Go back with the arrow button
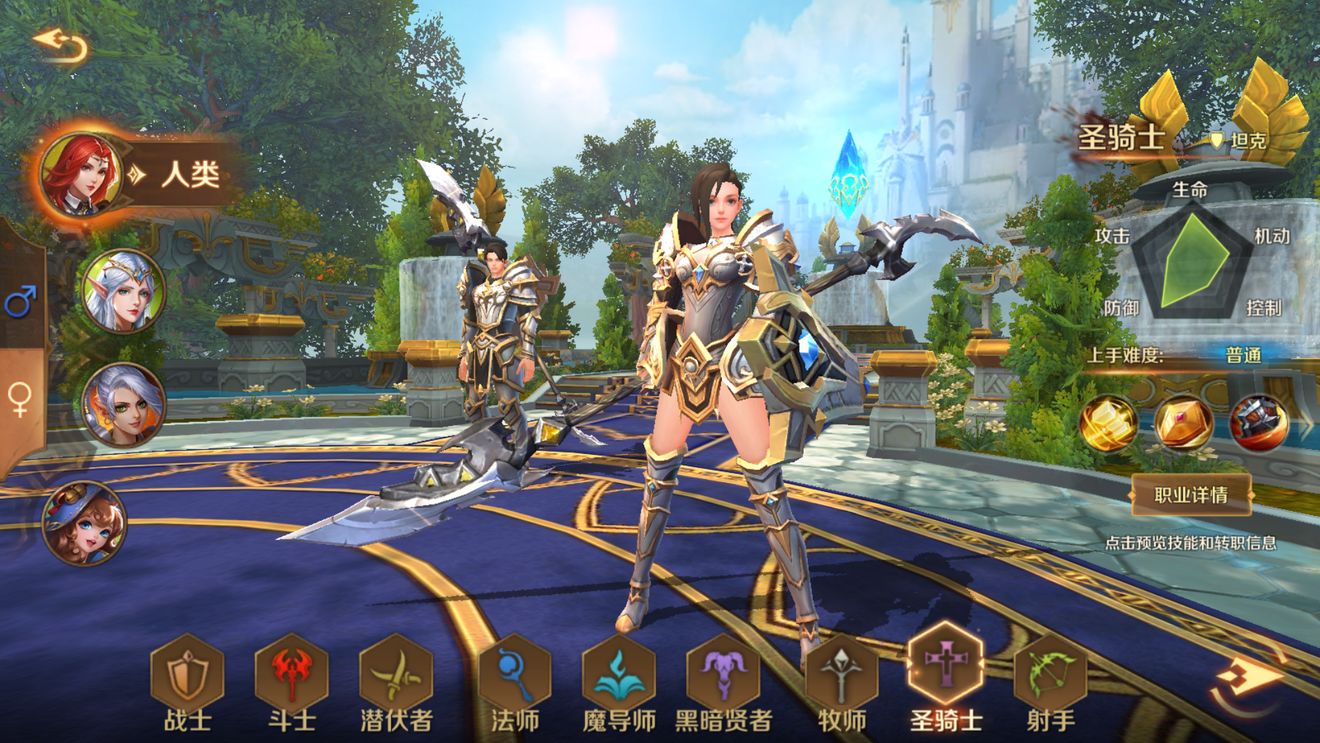Image resolution: width=1320 pixels, height=743 pixels. click(60, 45)
